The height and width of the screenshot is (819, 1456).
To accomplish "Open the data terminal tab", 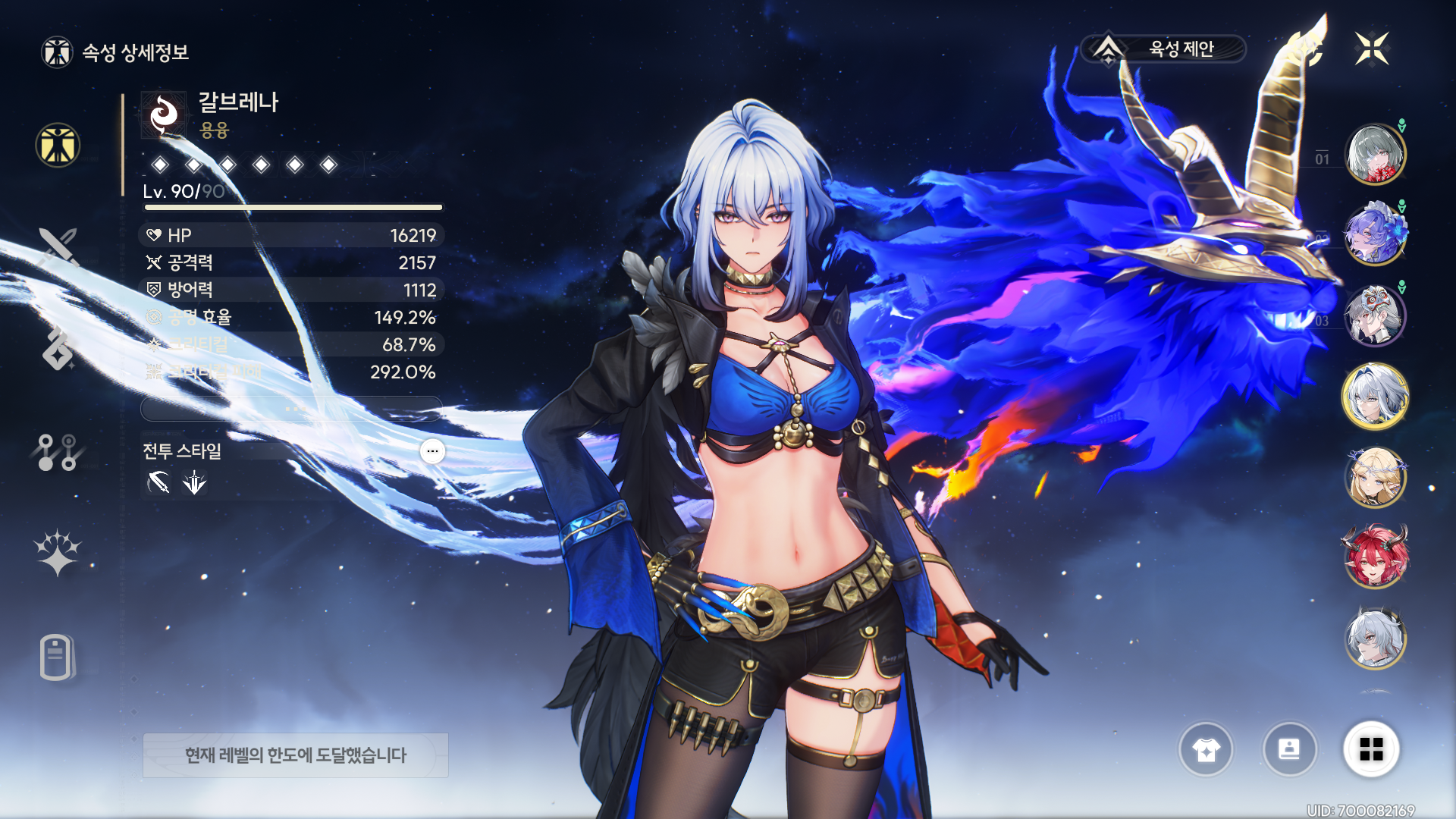I will (x=57, y=657).
